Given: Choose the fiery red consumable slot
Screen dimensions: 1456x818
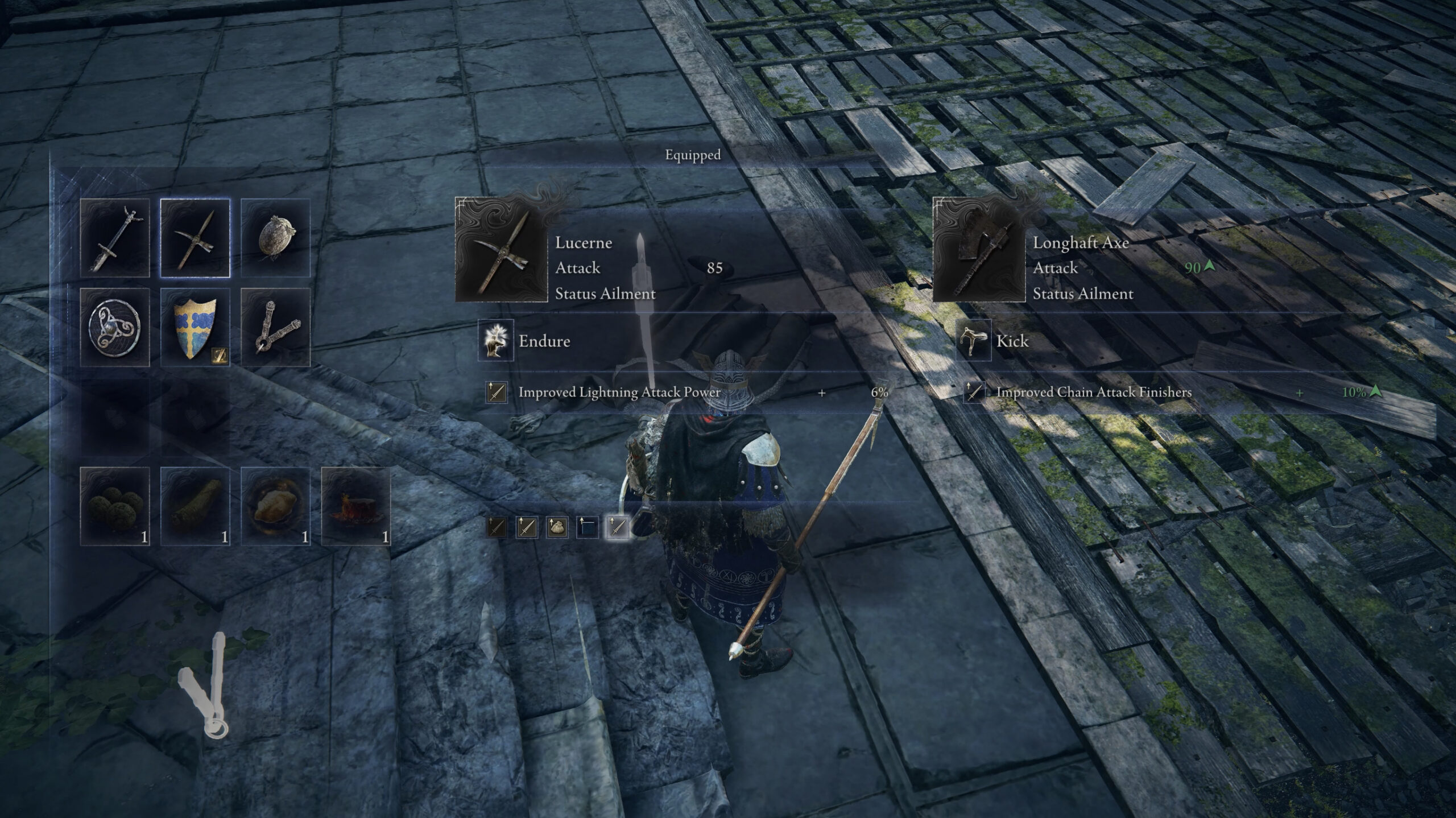Looking at the screenshot, I should [x=356, y=506].
